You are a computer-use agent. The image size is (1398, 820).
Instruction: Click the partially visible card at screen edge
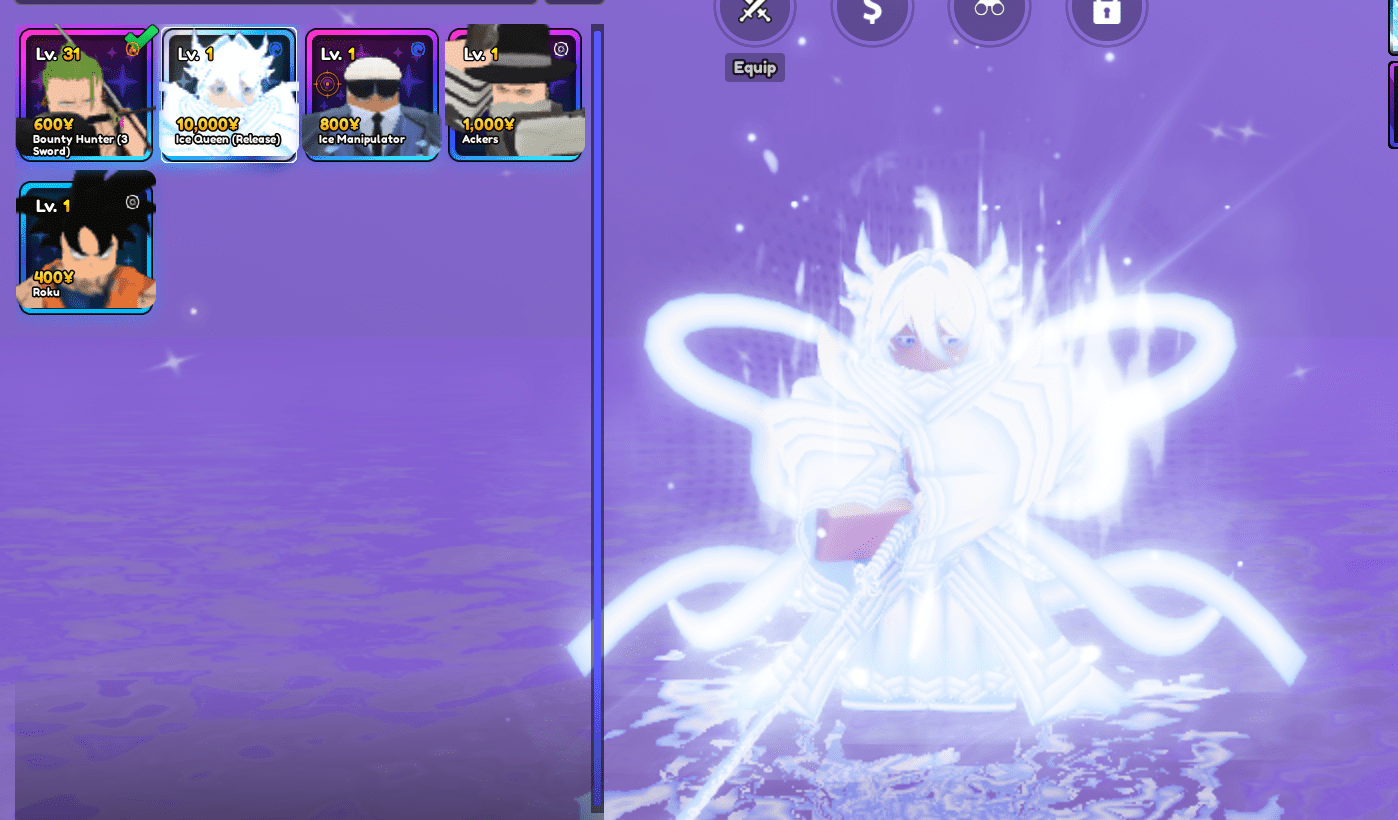[1391, 105]
